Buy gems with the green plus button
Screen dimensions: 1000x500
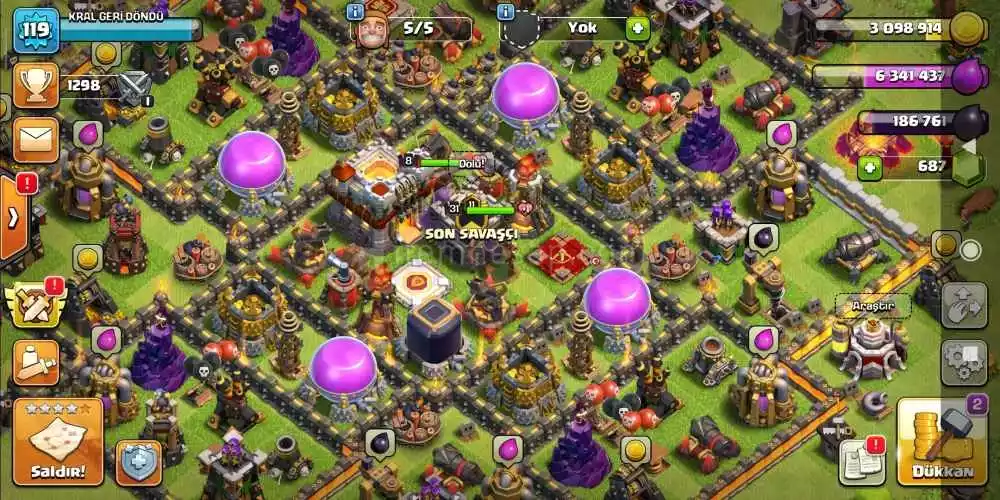(x=869, y=167)
